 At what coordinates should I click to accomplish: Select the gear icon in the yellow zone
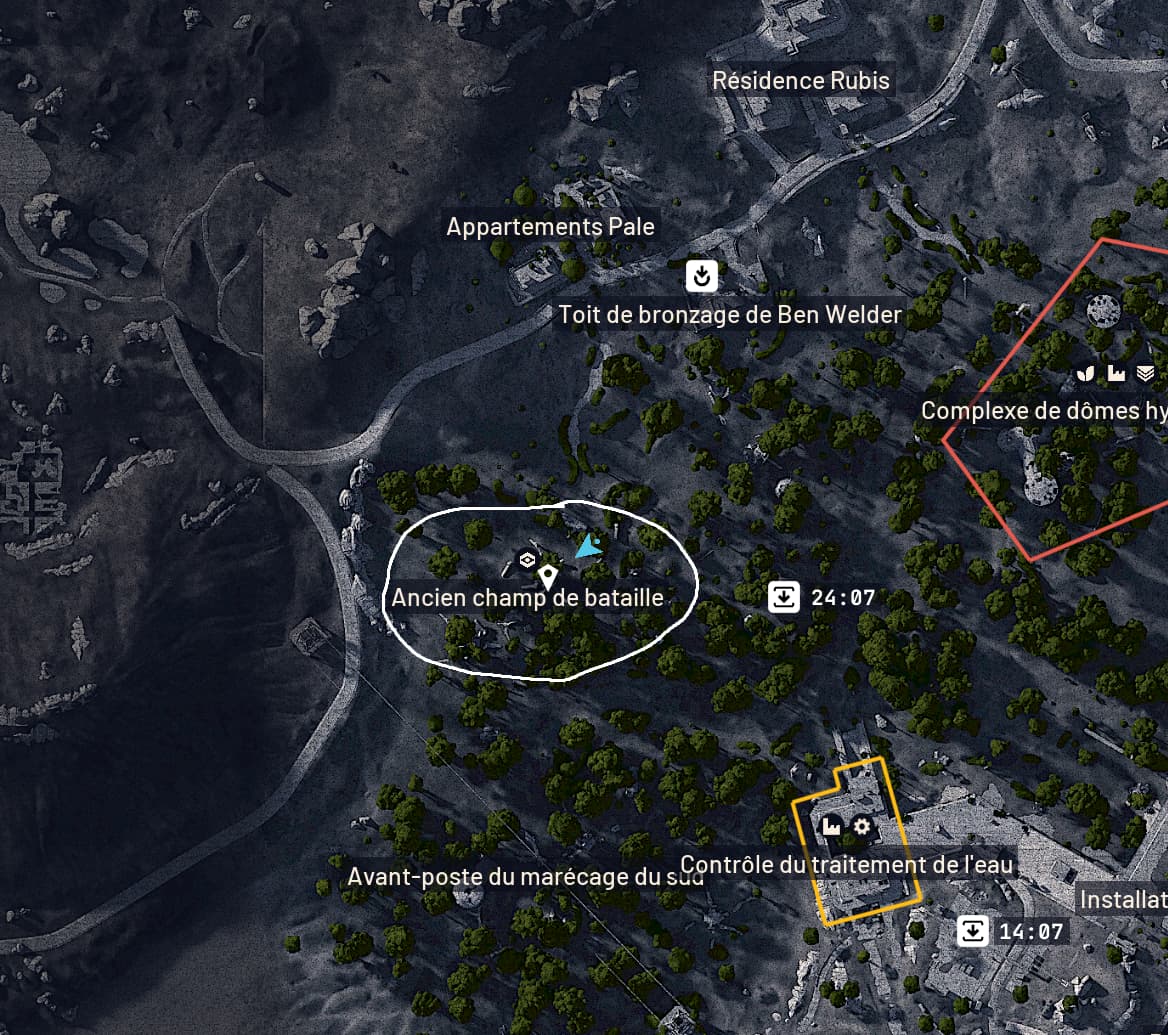pos(861,827)
